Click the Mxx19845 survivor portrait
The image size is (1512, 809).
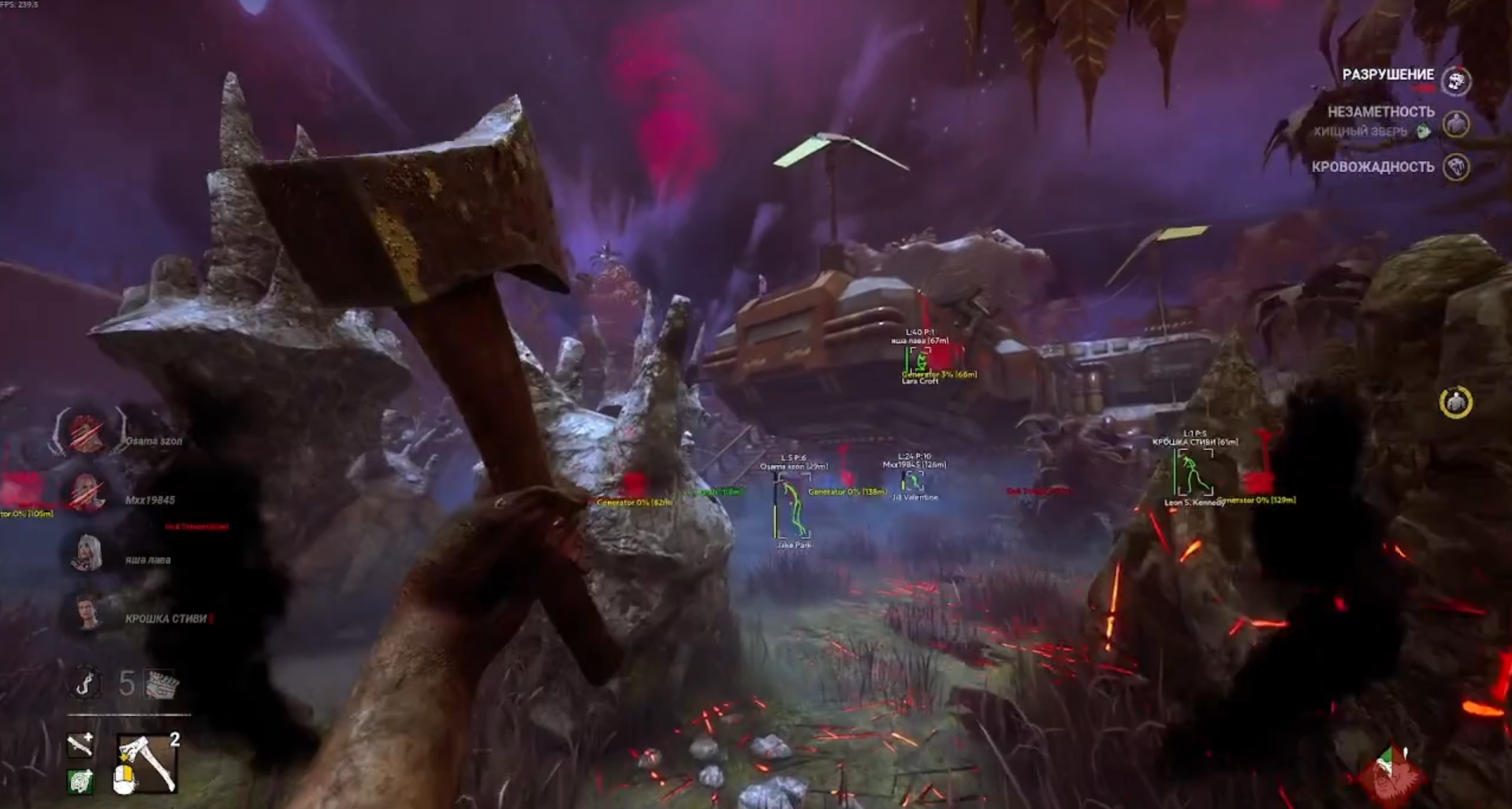[x=86, y=493]
